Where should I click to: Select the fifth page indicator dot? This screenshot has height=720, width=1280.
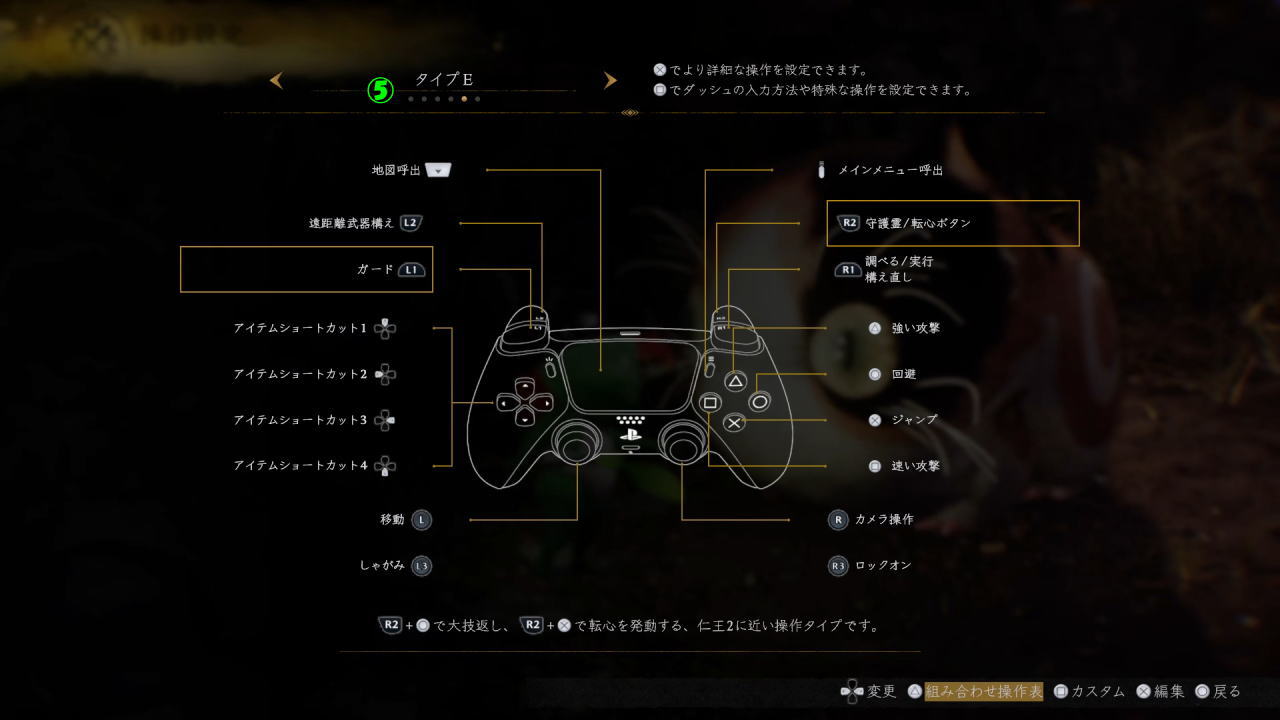[464, 99]
